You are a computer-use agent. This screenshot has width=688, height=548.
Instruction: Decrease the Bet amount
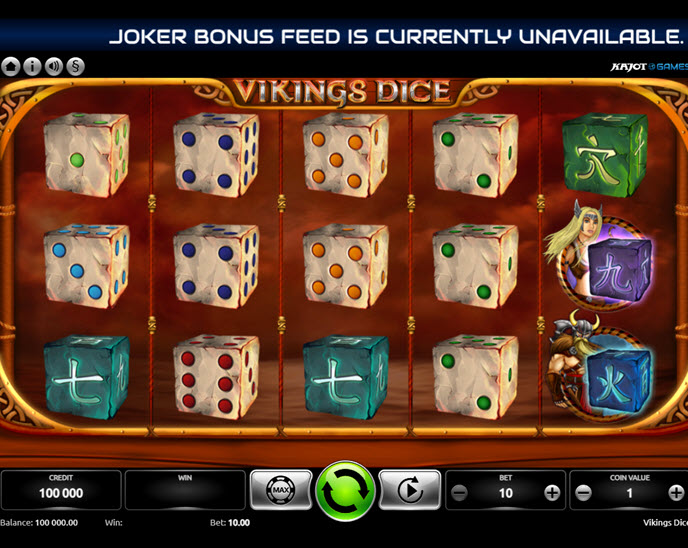tap(459, 492)
